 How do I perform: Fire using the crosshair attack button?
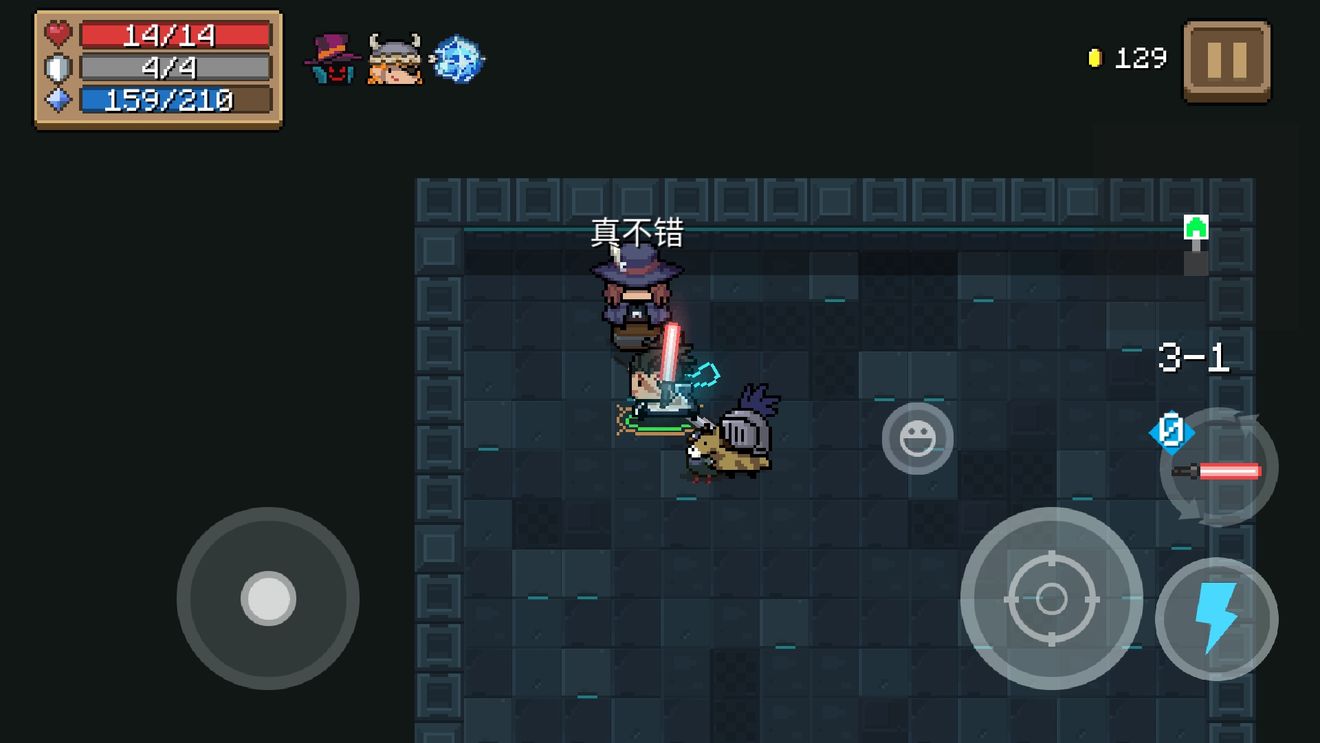click(1051, 599)
